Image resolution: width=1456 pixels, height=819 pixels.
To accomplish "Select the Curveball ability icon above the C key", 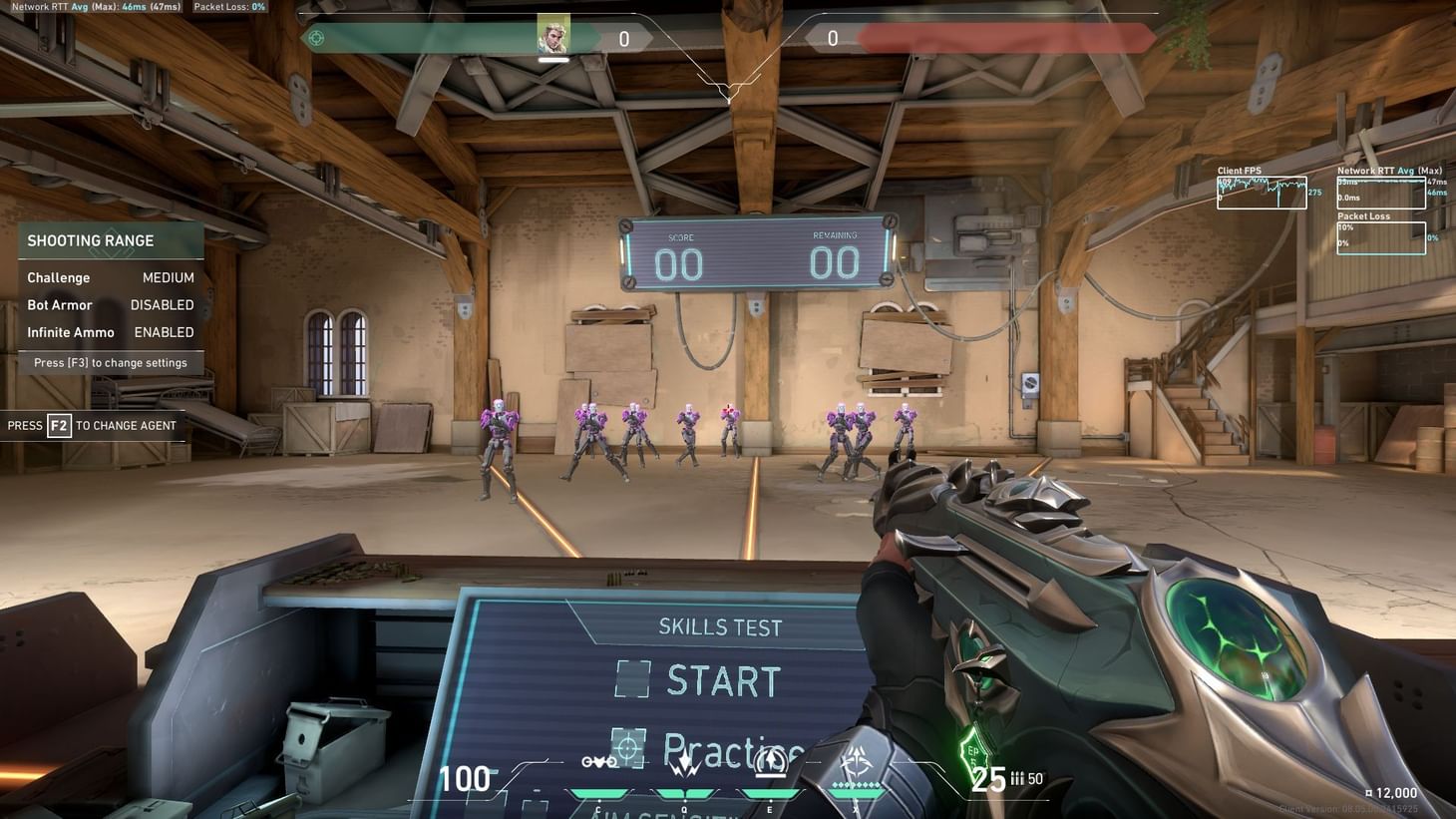I will click(600, 760).
